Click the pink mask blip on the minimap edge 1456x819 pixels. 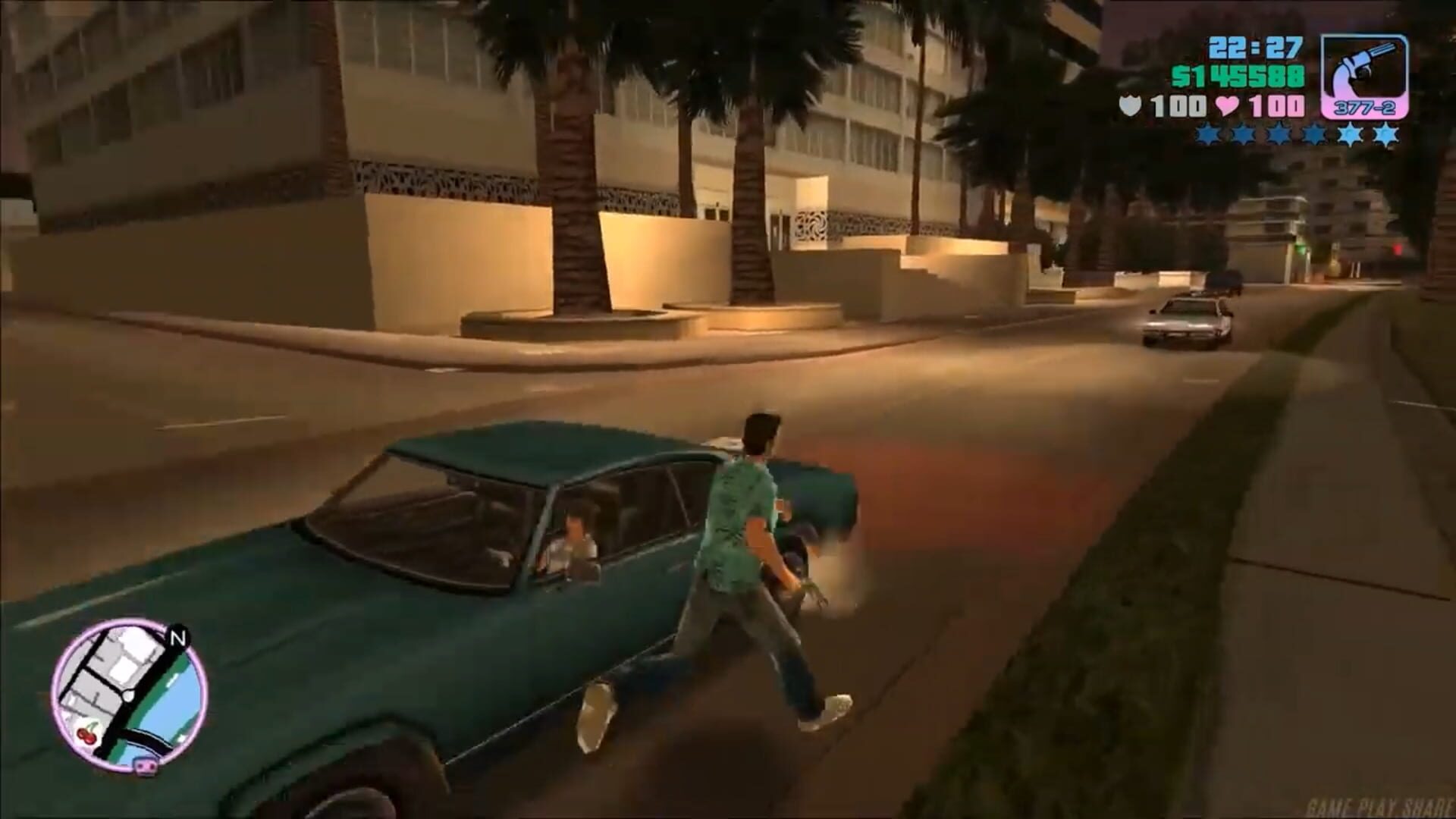click(x=145, y=767)
